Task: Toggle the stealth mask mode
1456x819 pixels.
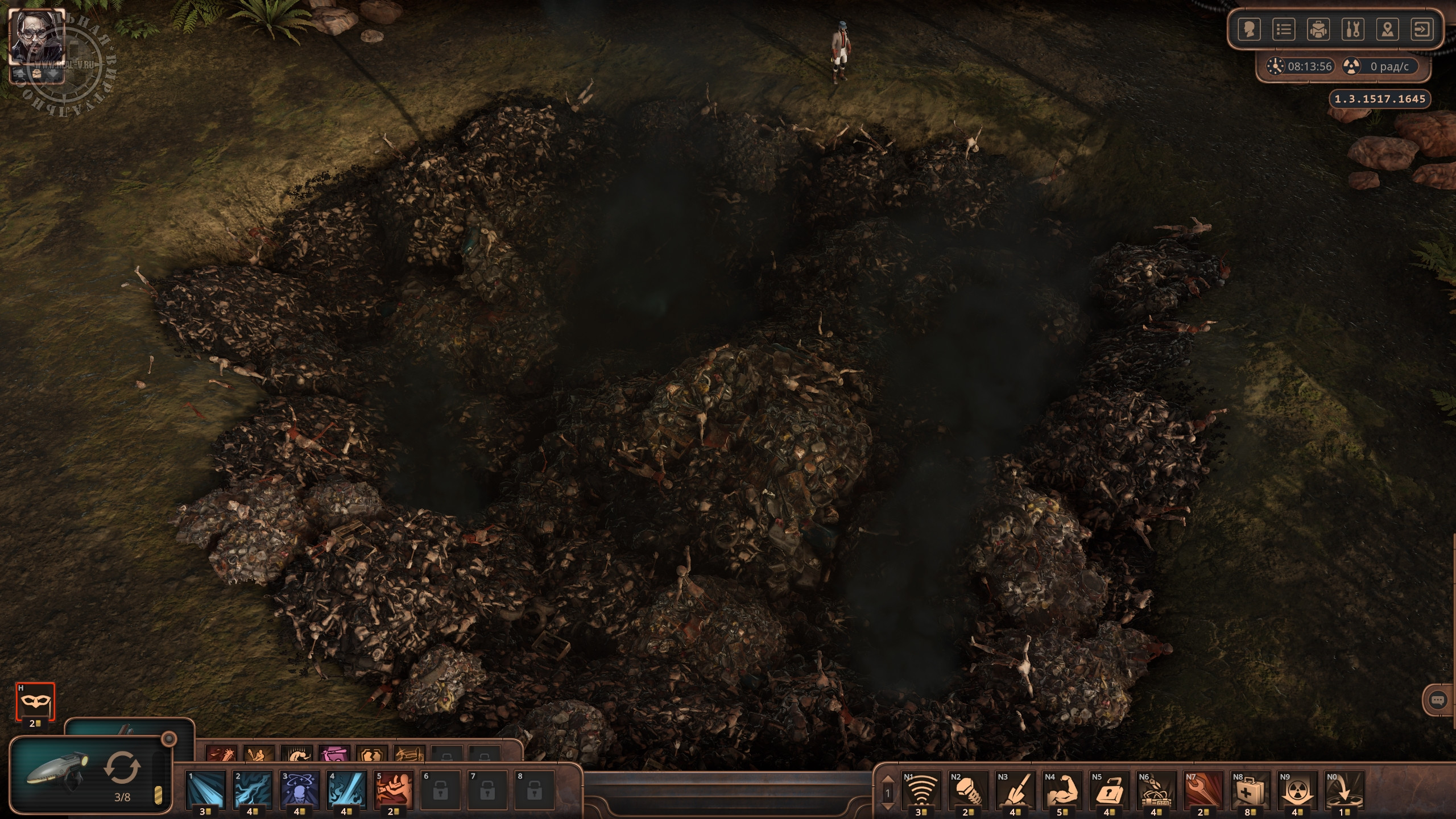Action: [35, 701]
